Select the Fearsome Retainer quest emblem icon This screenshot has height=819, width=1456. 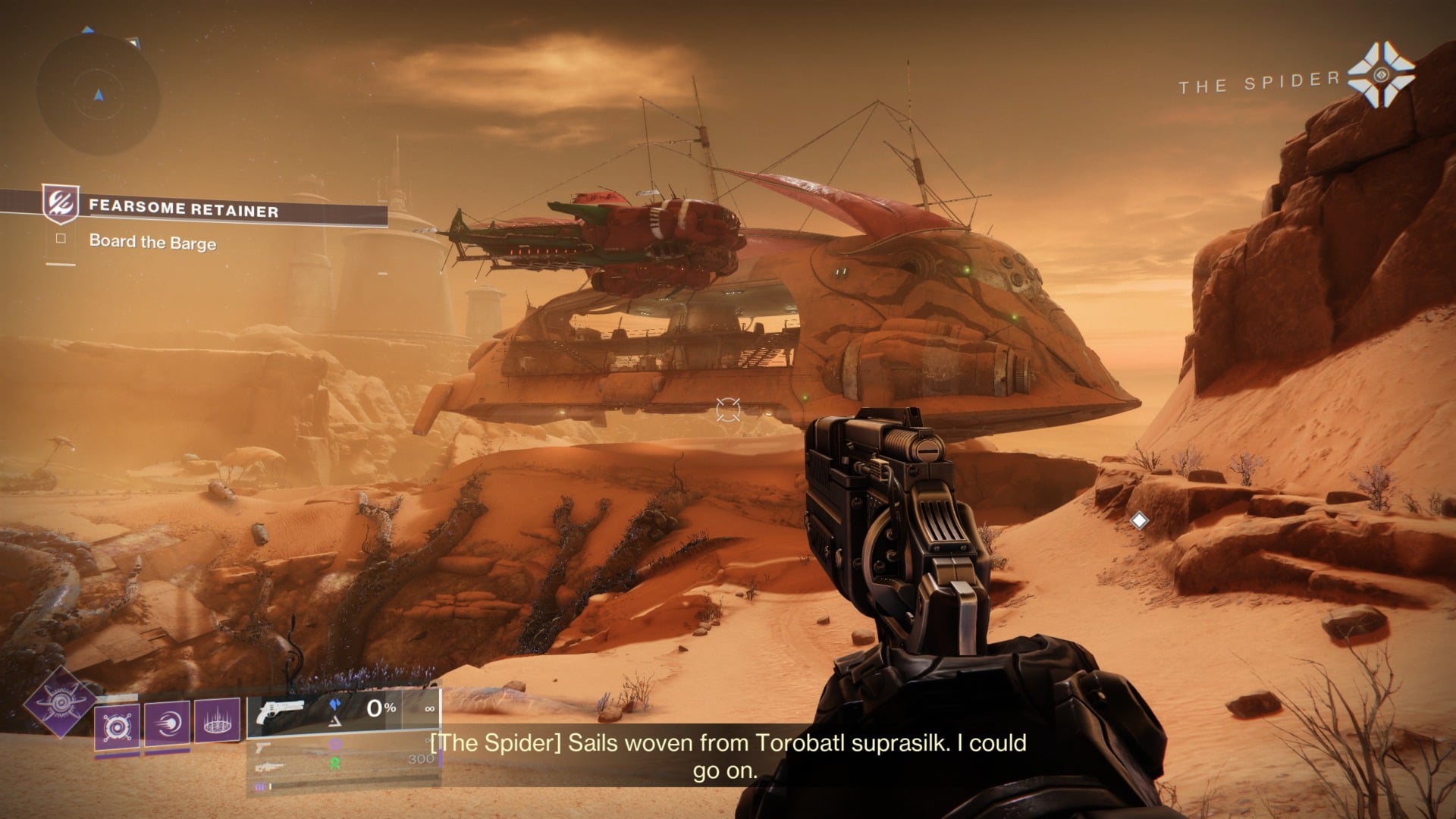pos(60,205)
